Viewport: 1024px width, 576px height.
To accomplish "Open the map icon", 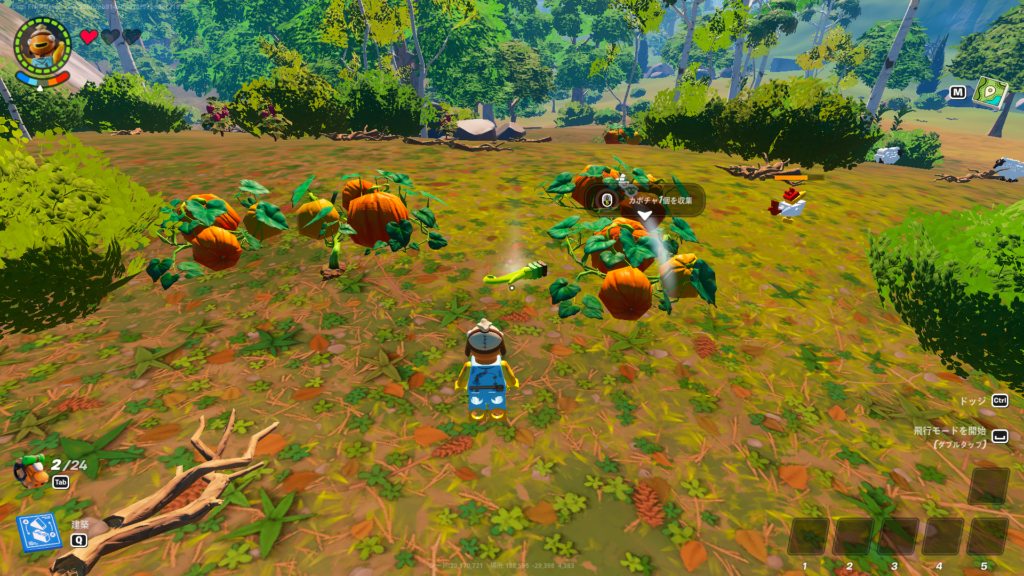I will click(x=989, y=92).
